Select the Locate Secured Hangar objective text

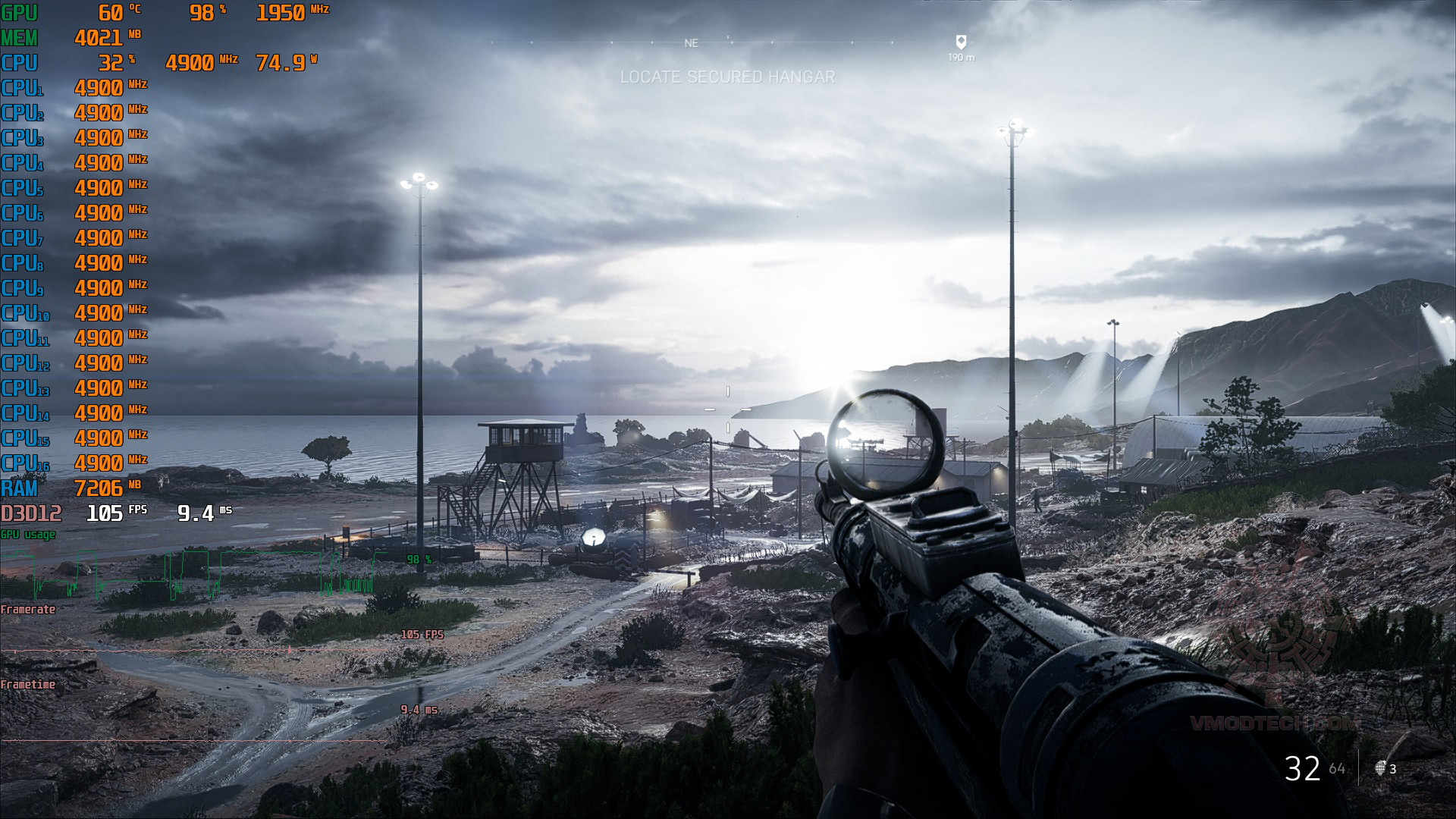[727, 77]
